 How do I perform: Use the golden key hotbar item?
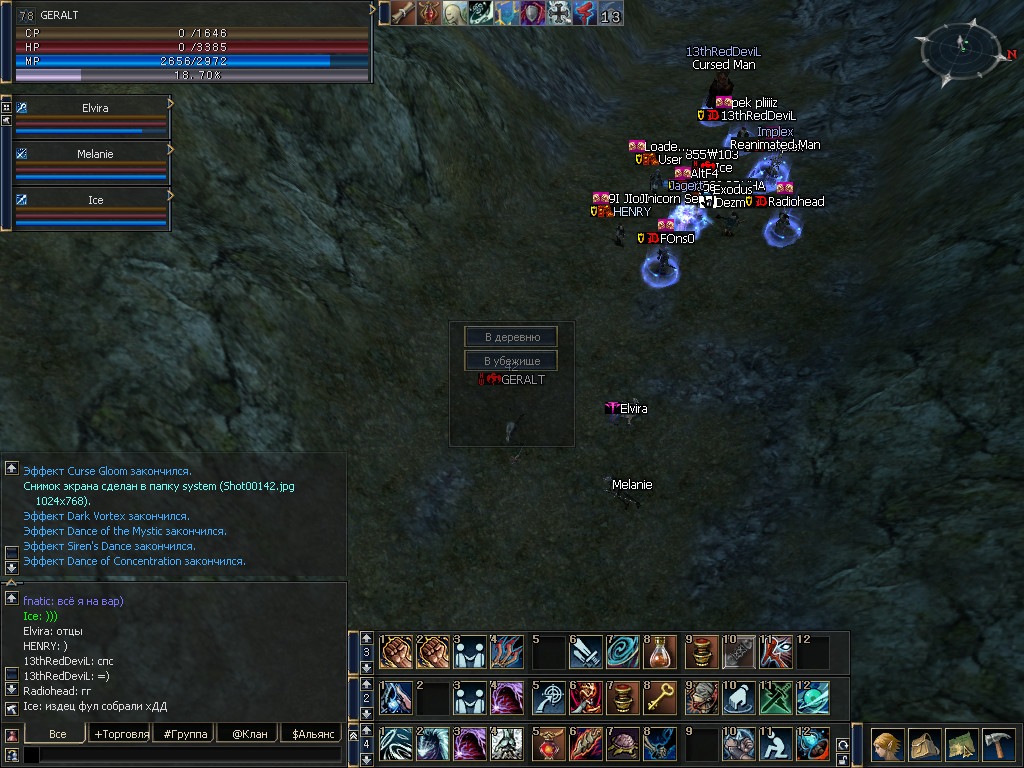pos(661,698)
